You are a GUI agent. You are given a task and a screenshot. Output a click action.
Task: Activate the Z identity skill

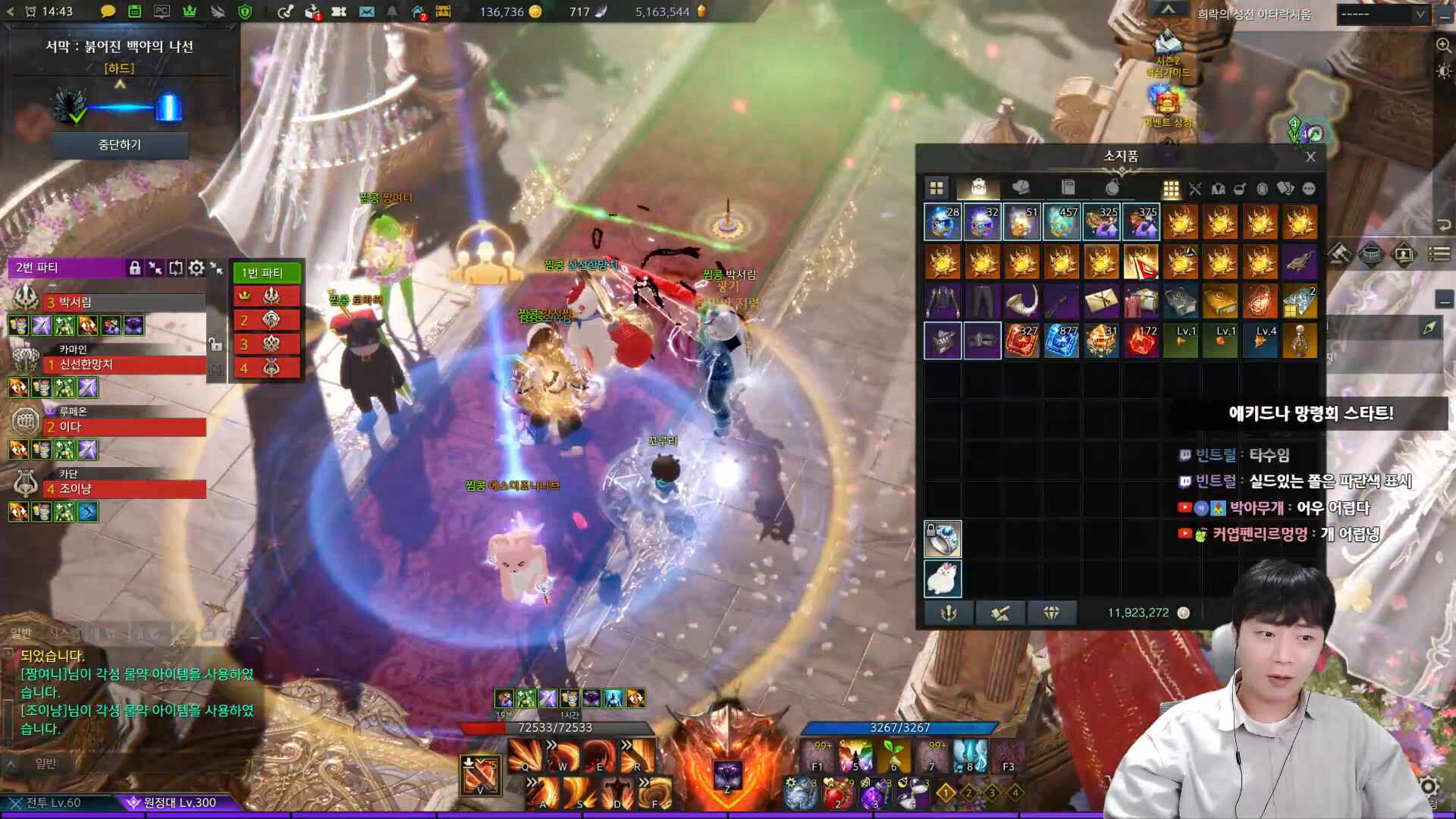click(x=727, y=775)
